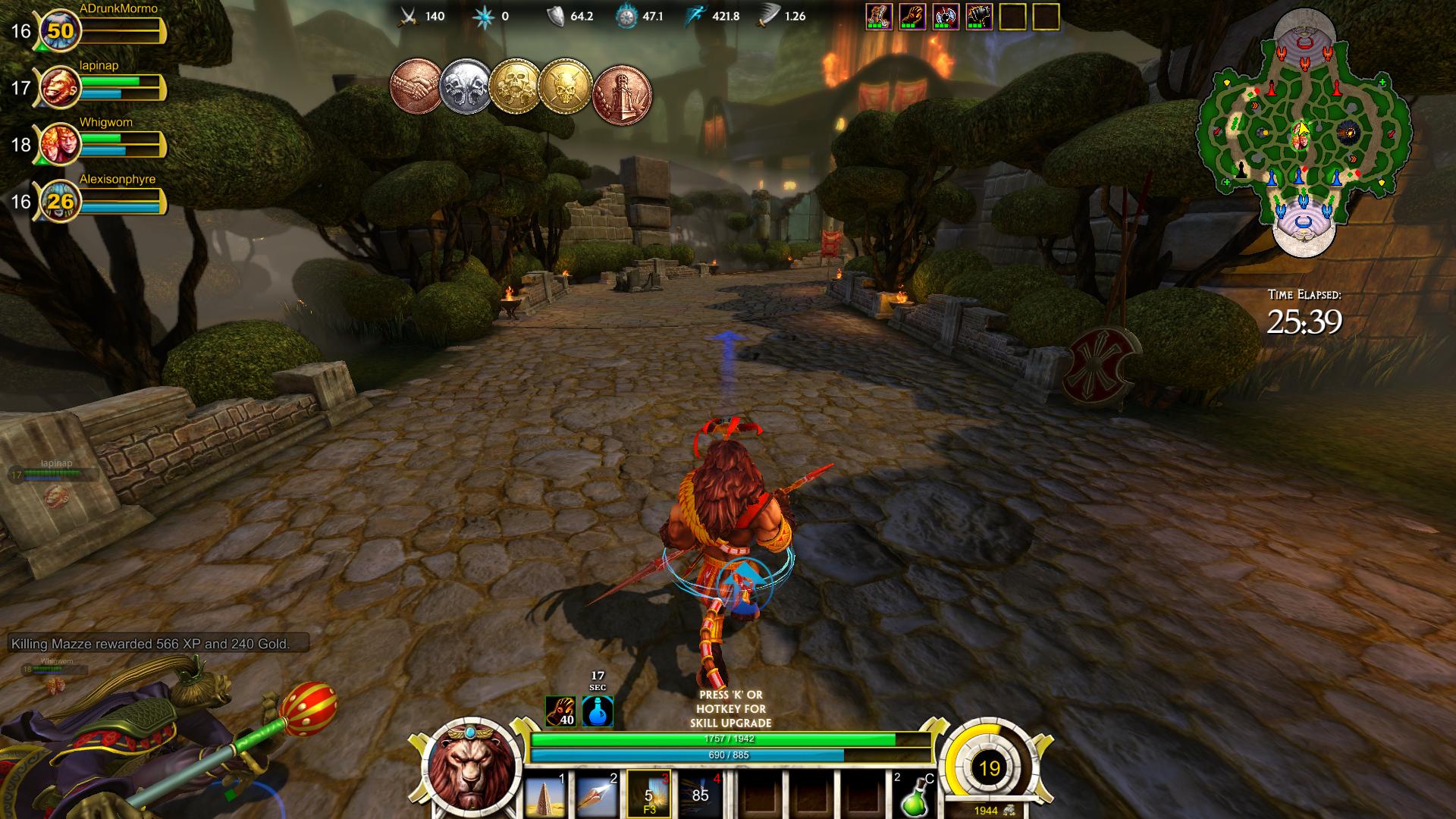This screenshot has width=1456, height=819.
Task: Select teammate ADrunkMormo's portrait
Action: pos(59,31)
